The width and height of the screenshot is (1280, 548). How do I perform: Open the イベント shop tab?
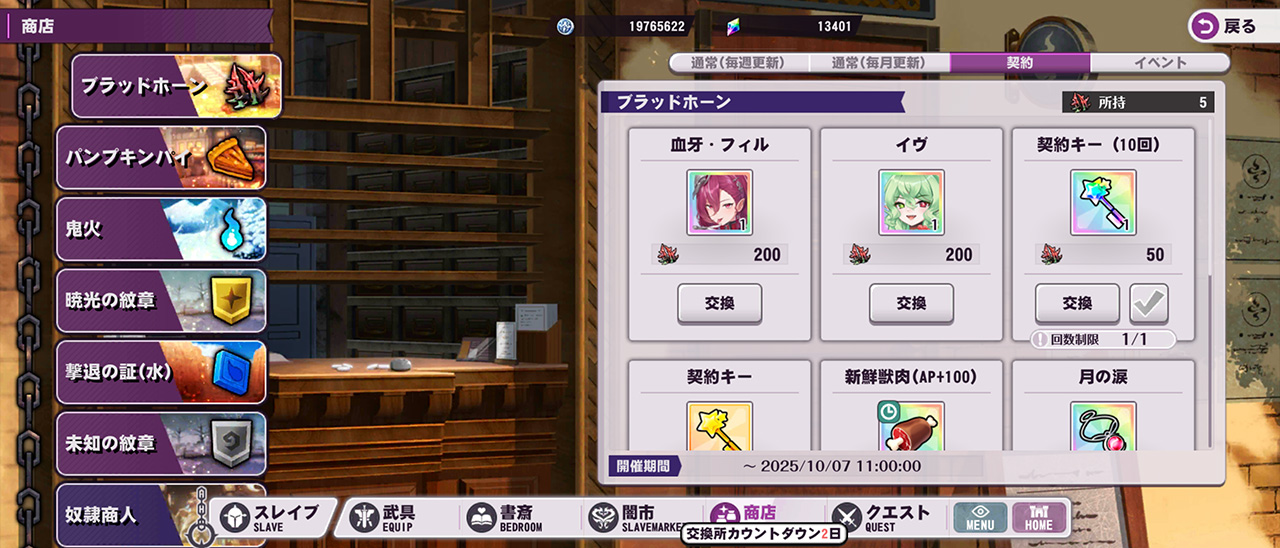(x=1160, y=63)
